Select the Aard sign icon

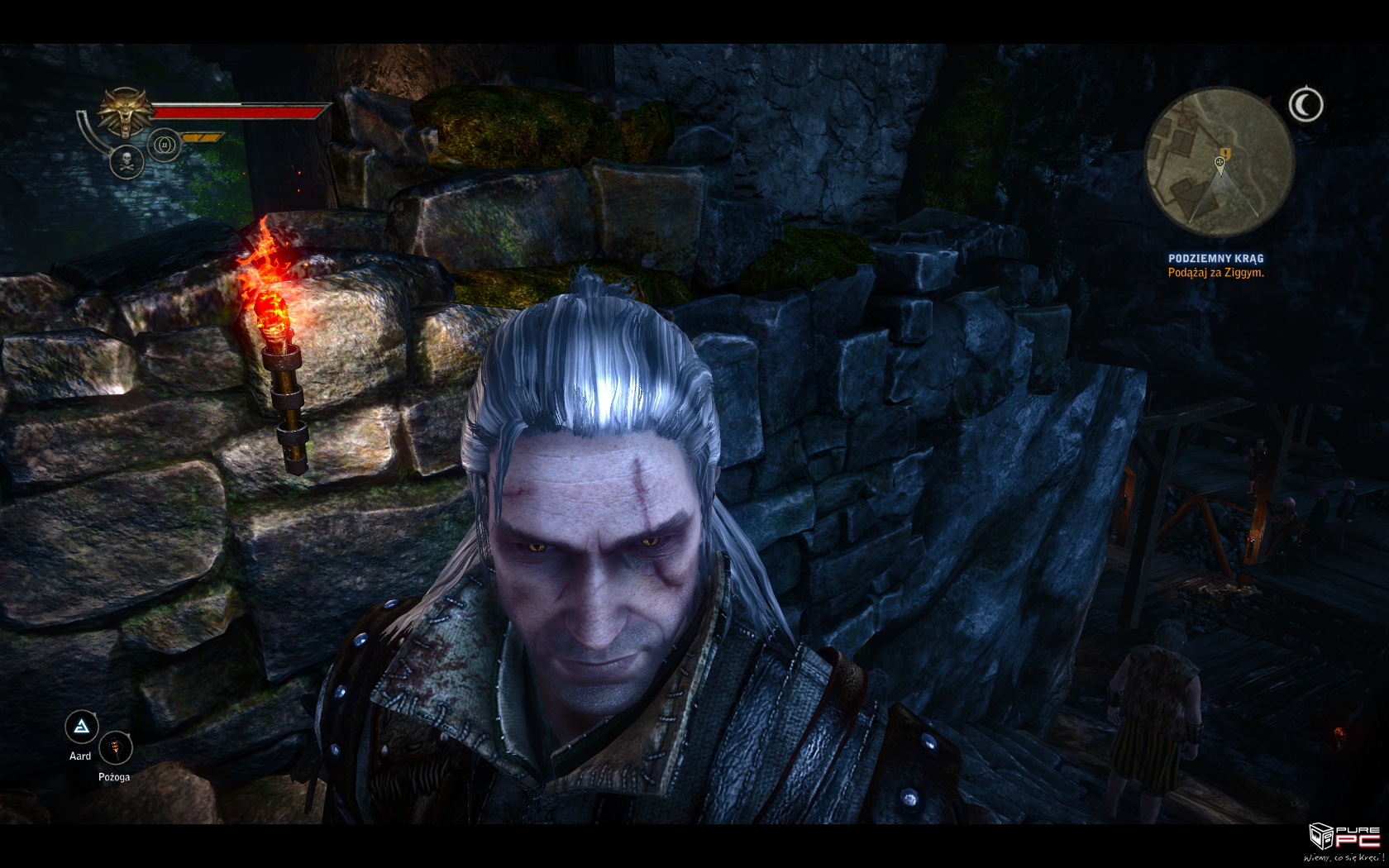(x=82, y=727)
